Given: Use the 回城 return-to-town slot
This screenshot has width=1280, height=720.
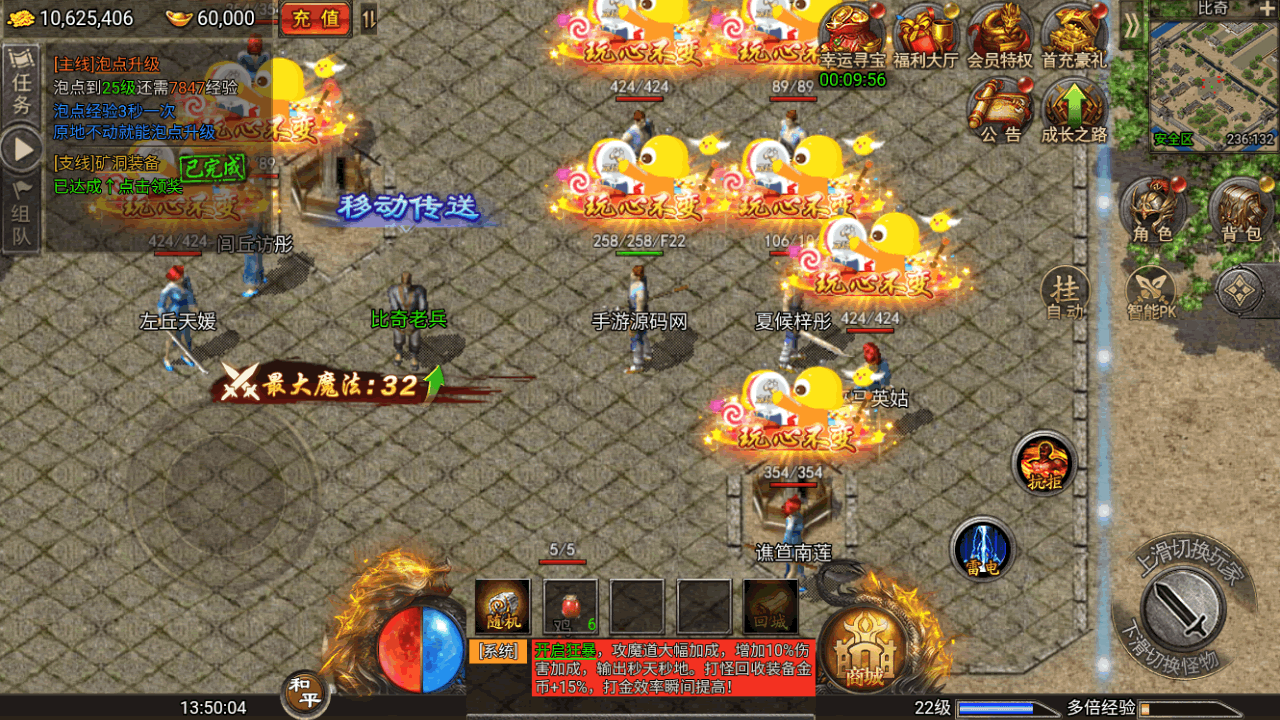Looking at the screenshot, I should (x=770, y=606).
